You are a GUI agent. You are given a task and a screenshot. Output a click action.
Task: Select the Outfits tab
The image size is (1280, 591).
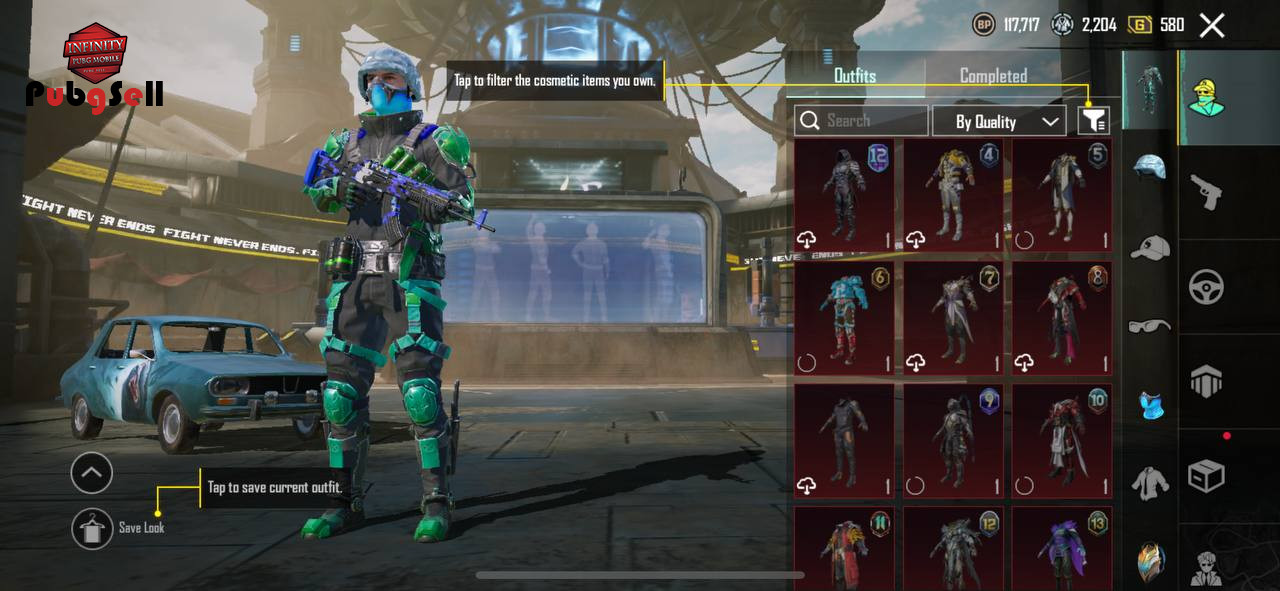[855, 76]
